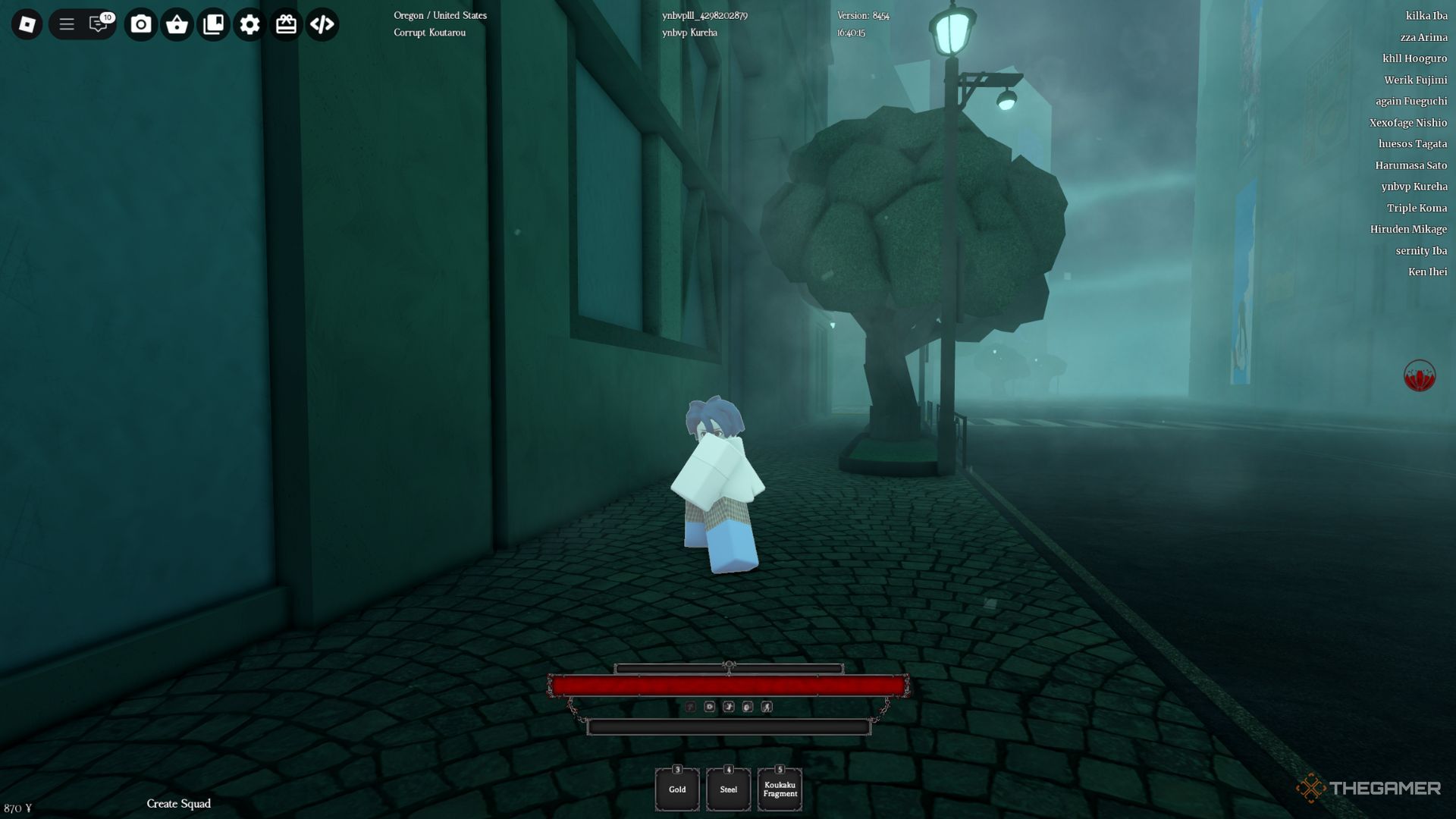Select player Triple Koma in the list
The height and width of the screenshot is (819, 1456).
tap(1417, 208)
